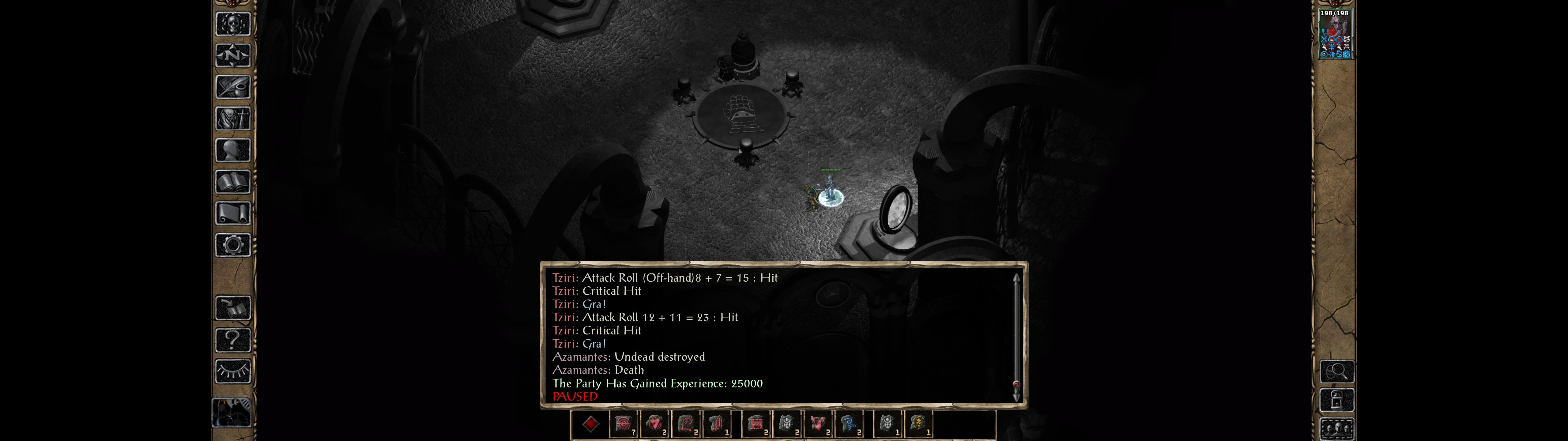Click the skull return-to-game button
Image resolution: width=1568 pixels, height=441 pixels.
pos(232,24)
